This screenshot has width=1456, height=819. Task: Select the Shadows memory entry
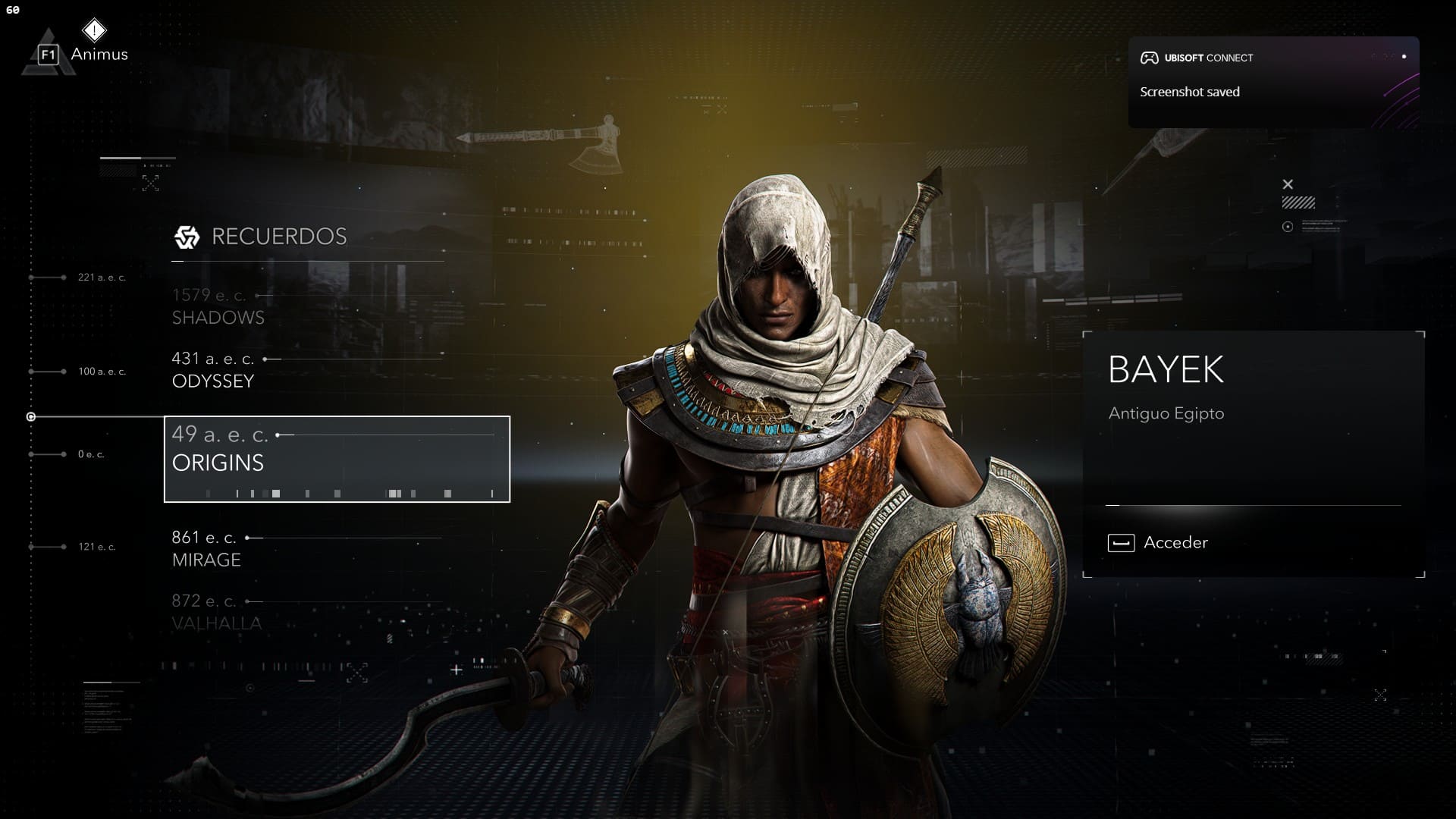(x=218, y=306)
